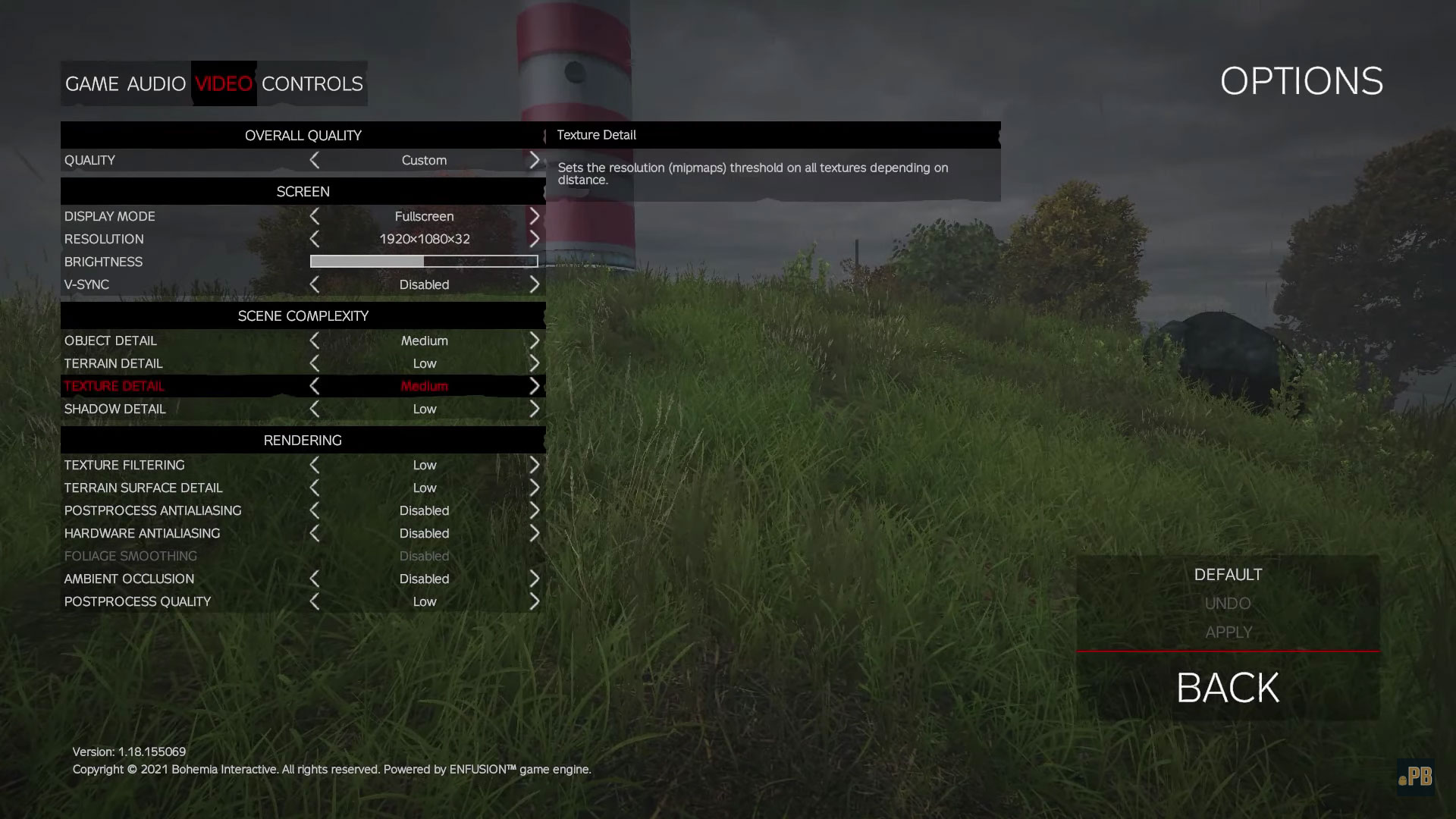Switch to the AUDIO tab
Image resolution: width=1456 pixels, height=819 pixels.
click(x=157, y=84)
